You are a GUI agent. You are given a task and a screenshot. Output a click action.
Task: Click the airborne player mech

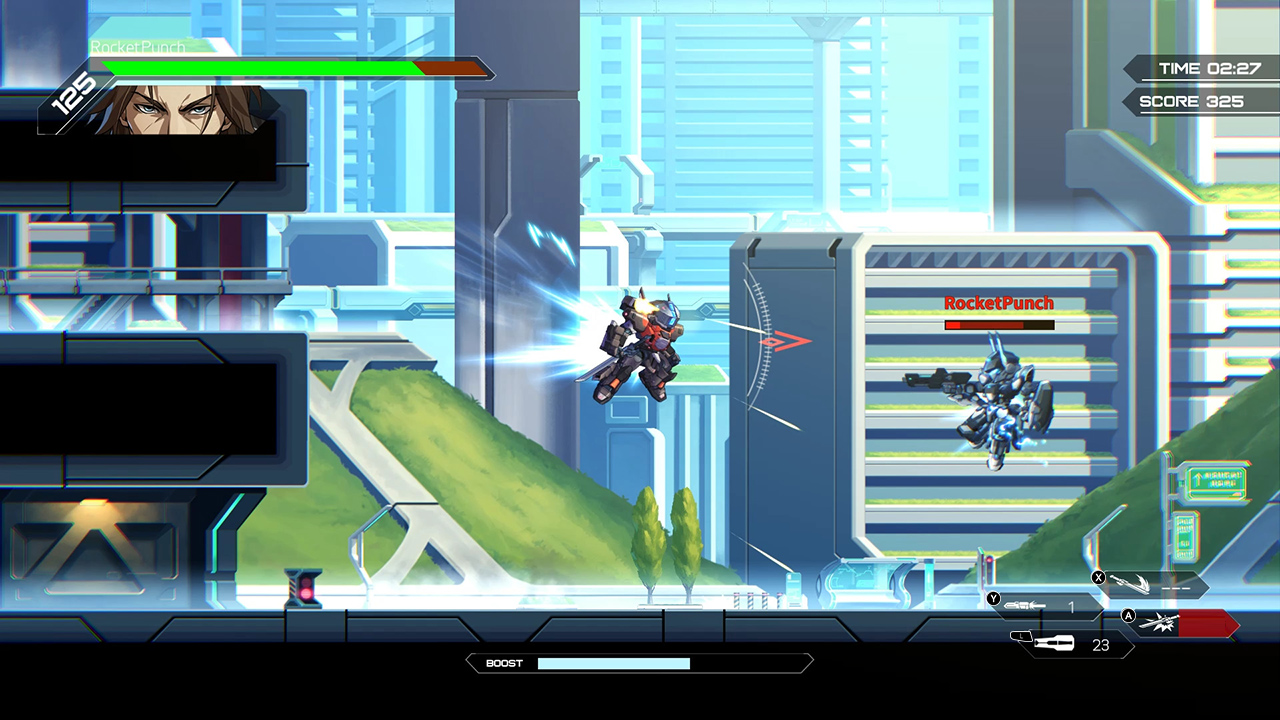(x=640, y=340)
